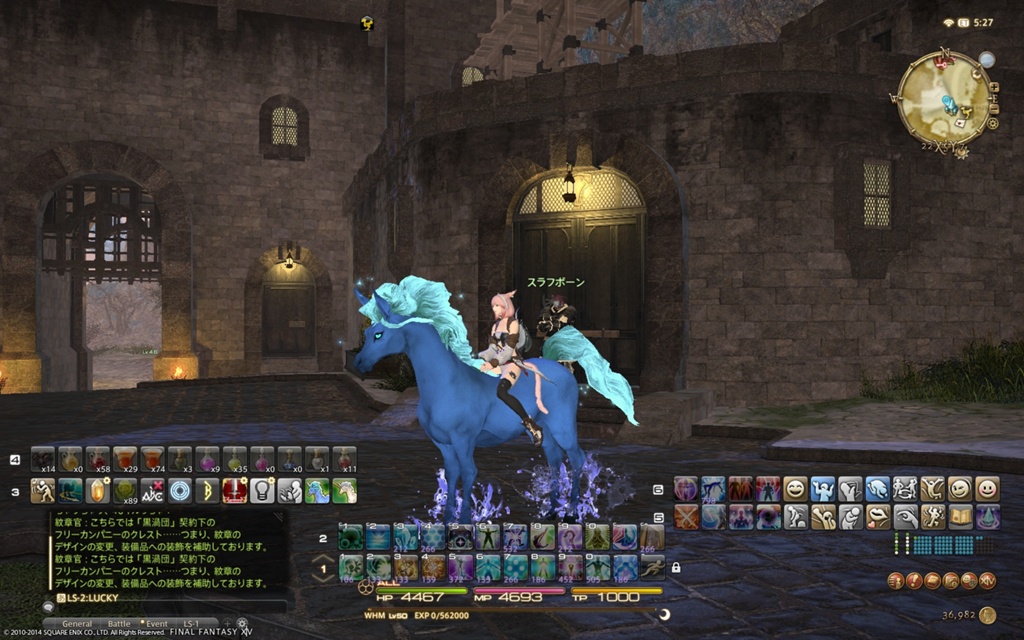Toggle the hotbar padlock icon
This screenshot has height=640, width=1024.
pos(677,567)
